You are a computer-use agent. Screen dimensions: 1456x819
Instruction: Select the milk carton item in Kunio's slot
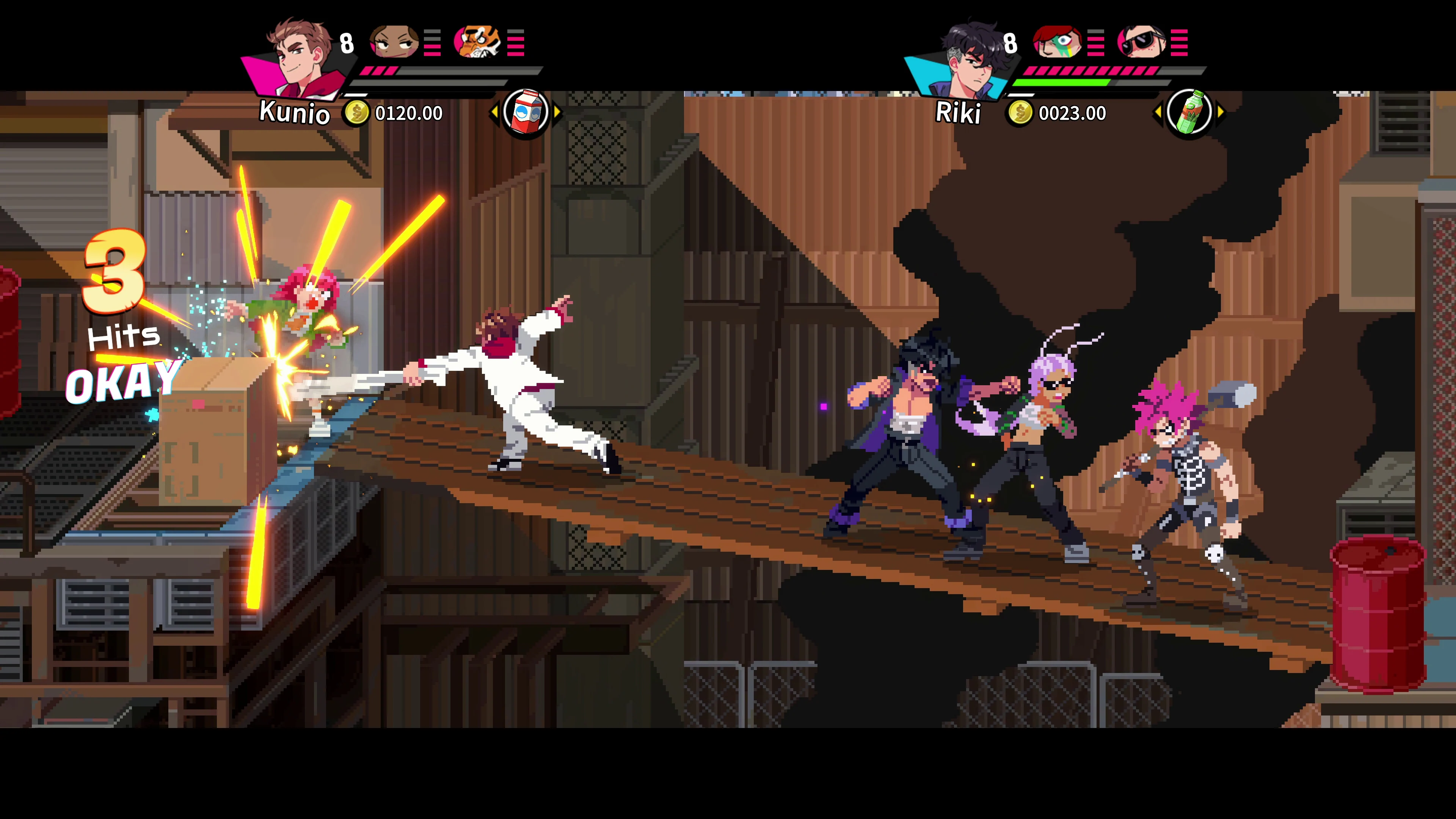pyautogui.click(x=526, y=112)
